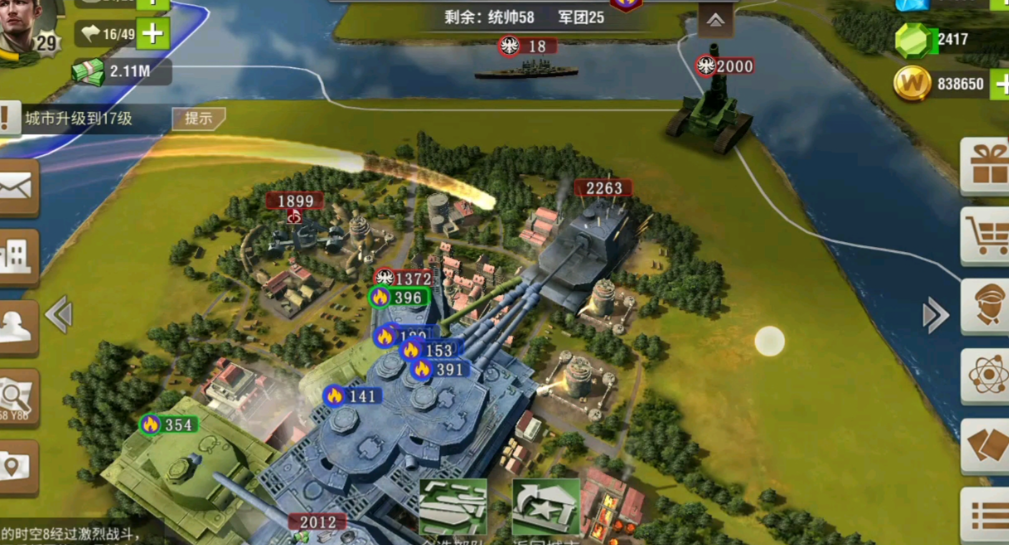The image size is (1009, 545).
Task: Expand the right side panel arrow
Action: (935, 315)
